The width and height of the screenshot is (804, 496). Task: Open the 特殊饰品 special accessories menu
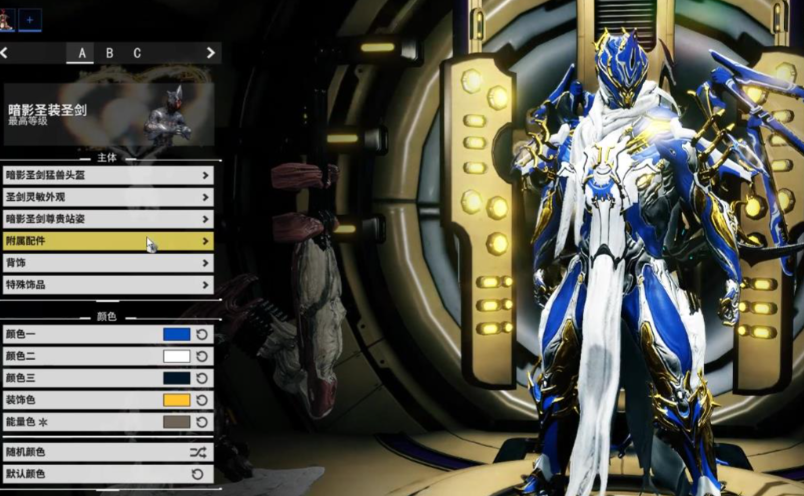click(107, 285)
